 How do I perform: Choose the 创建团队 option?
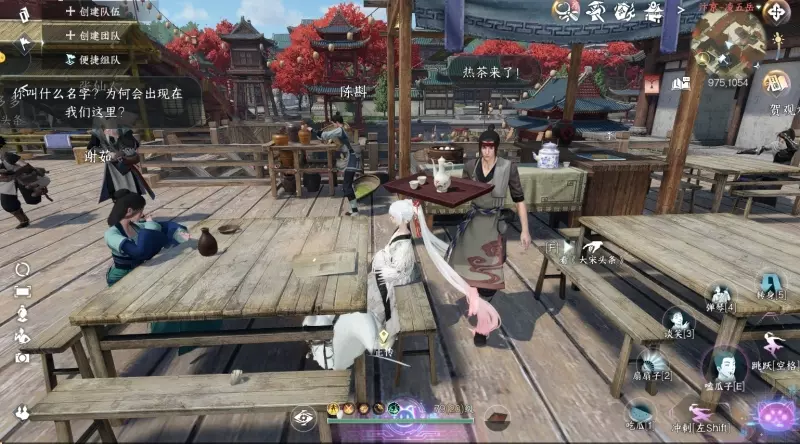coord(95,34)
